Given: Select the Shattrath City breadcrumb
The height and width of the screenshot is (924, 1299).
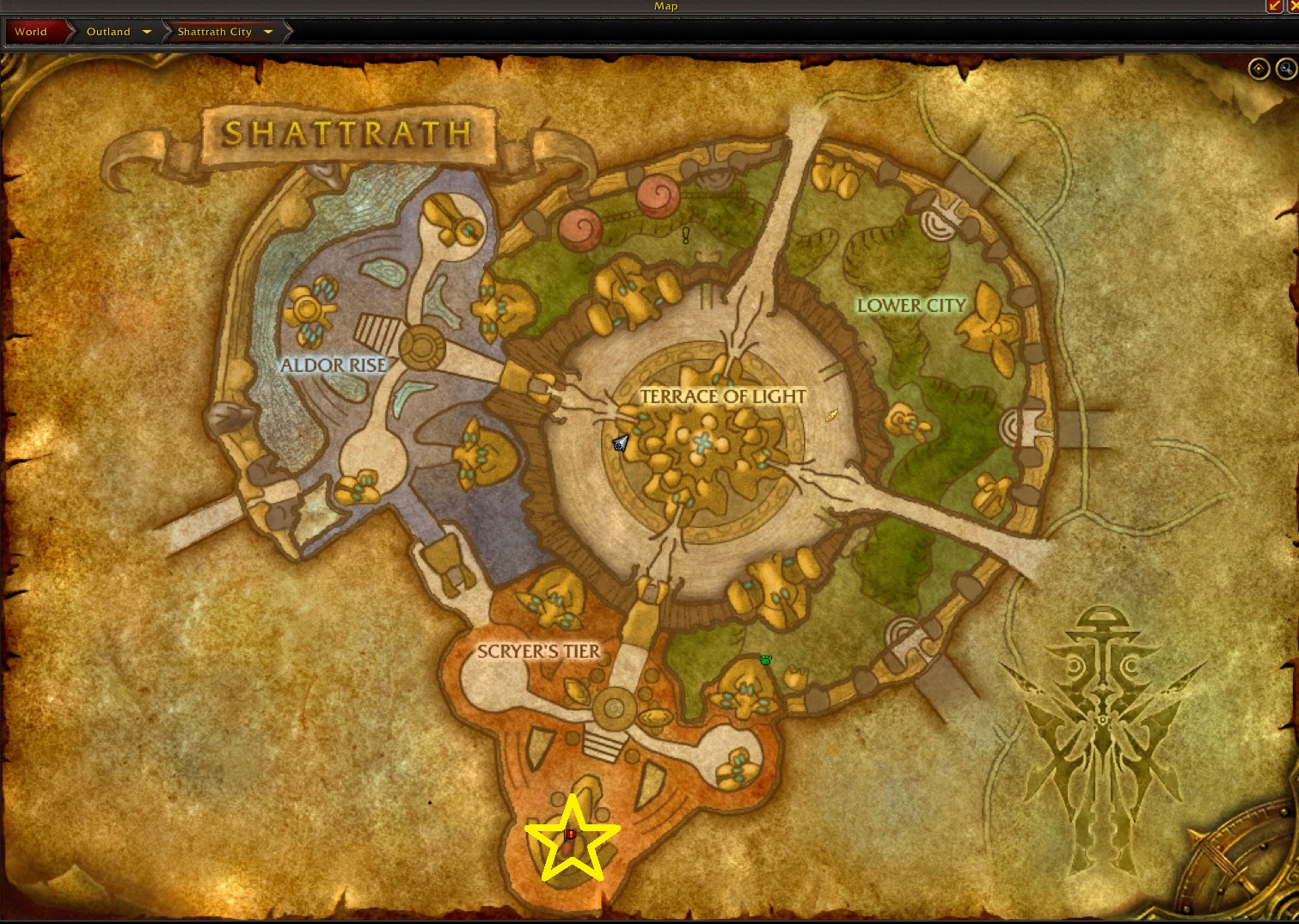Looking at the screenshot, I should [x=215, y=32].
